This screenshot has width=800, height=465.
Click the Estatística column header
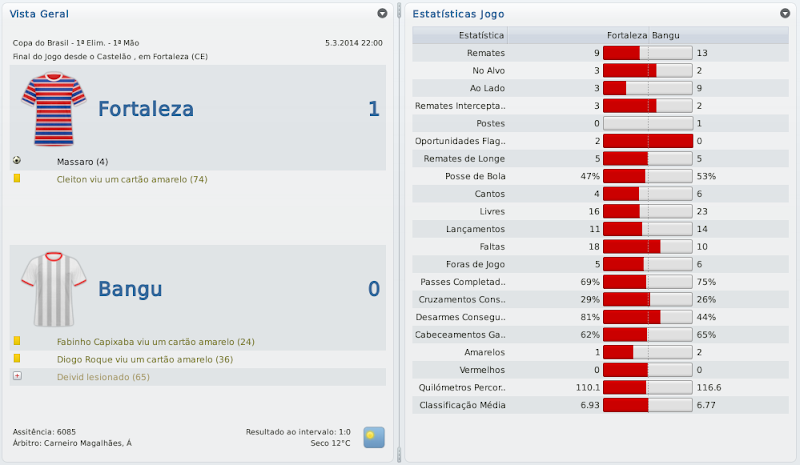tap(480, 35)
